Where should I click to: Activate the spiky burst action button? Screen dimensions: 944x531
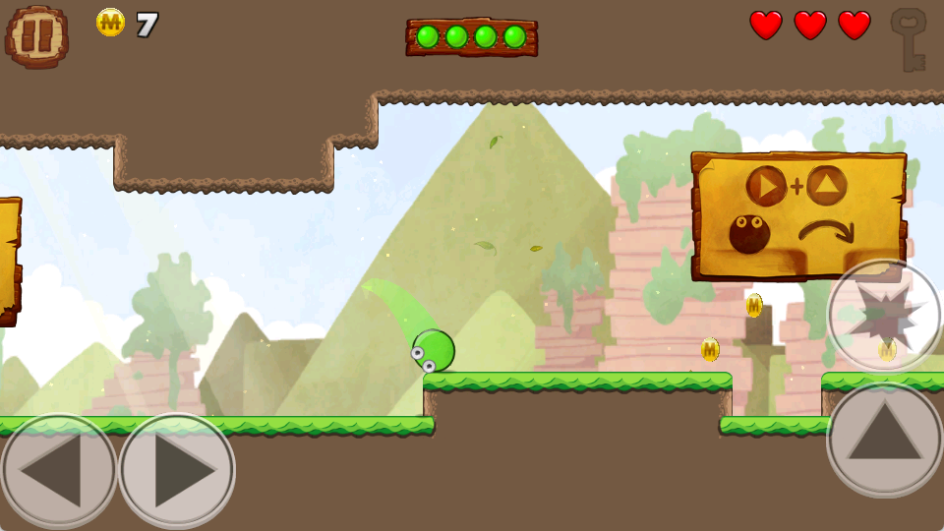click(884, 316)
